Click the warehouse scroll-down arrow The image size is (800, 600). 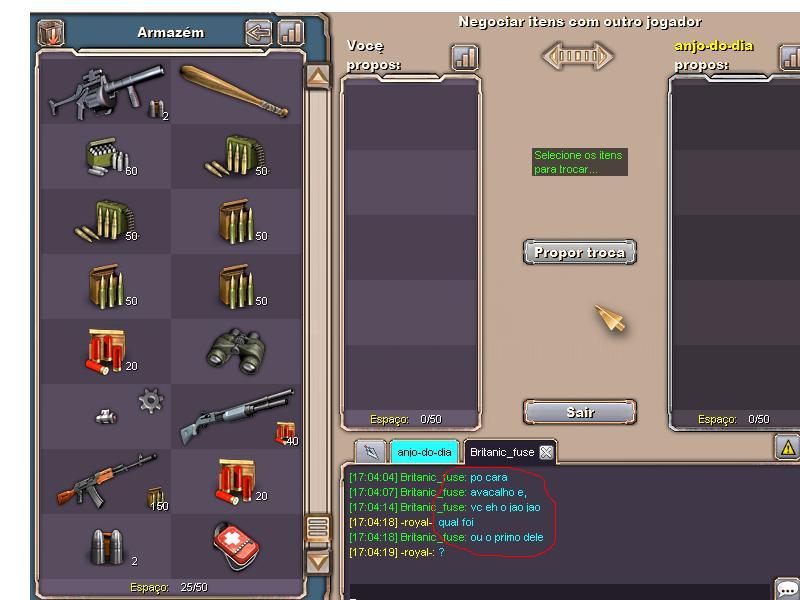(317, 562)
